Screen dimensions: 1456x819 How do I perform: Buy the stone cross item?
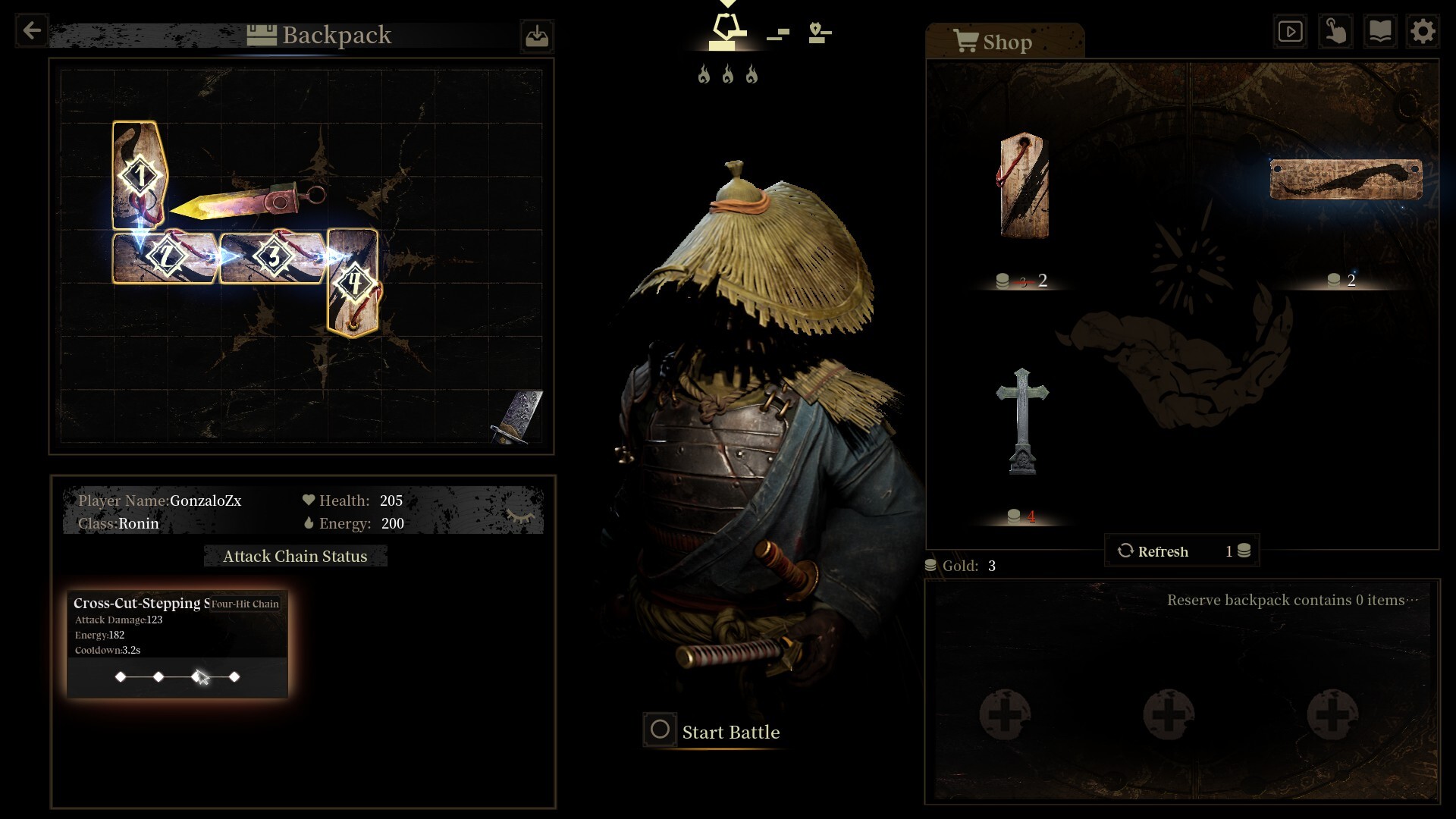tap(1022, 421)
